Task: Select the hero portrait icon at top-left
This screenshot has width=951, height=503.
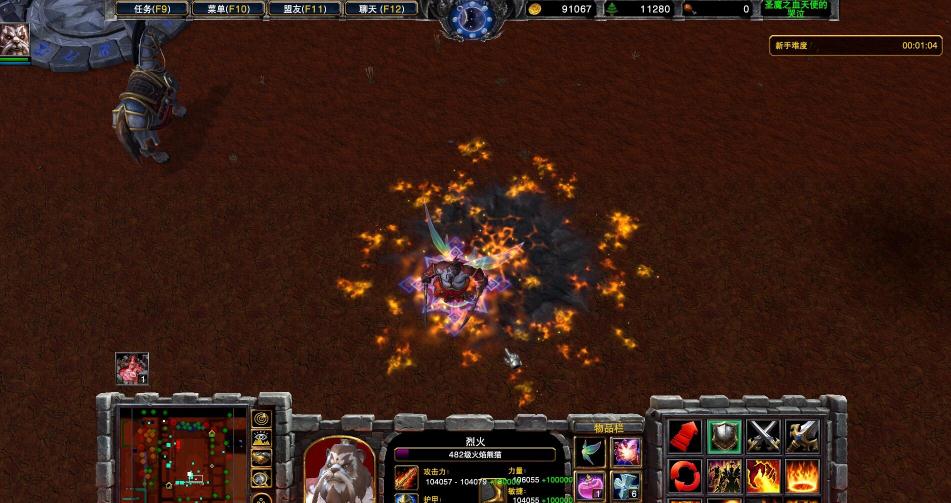Action: pos(14,38)
